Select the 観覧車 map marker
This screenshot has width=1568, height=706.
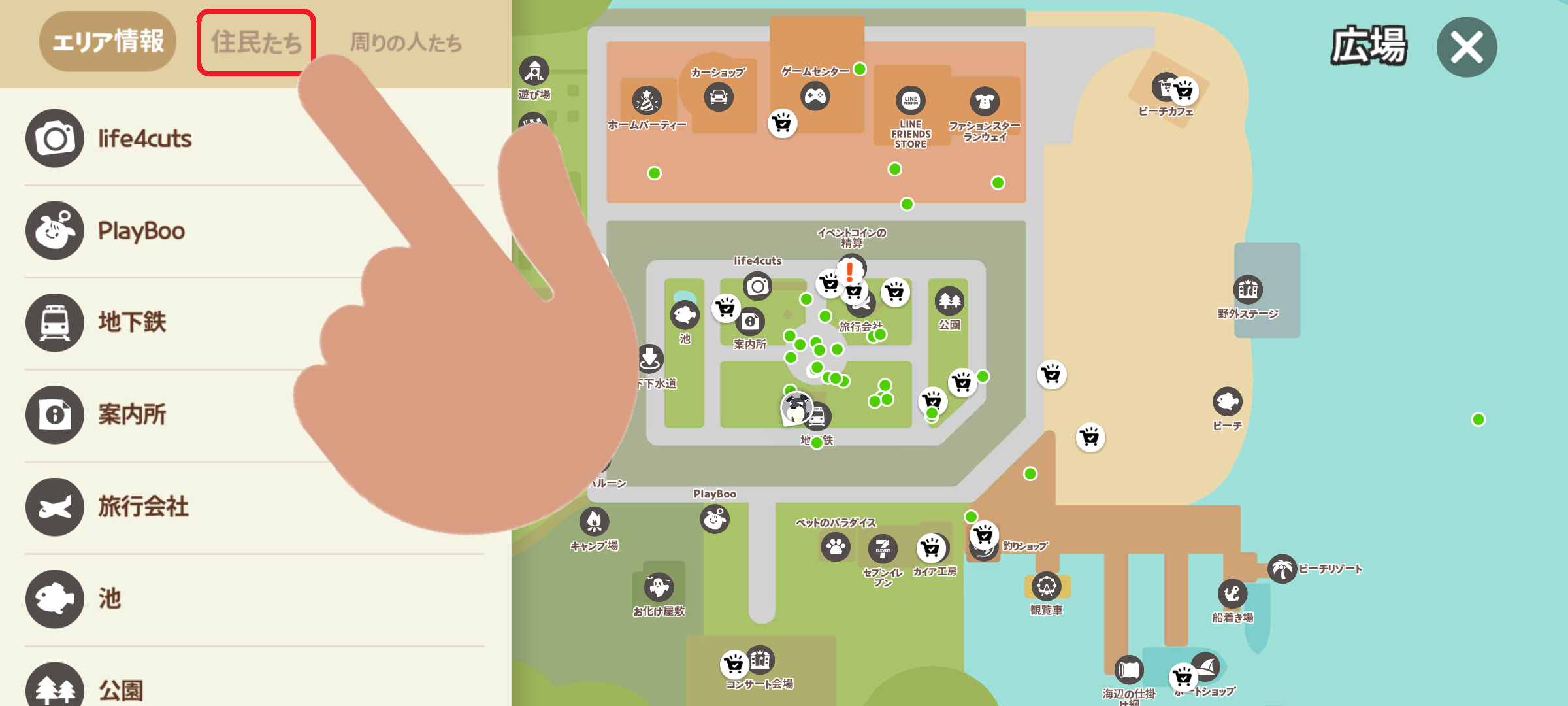(1047, 586)
